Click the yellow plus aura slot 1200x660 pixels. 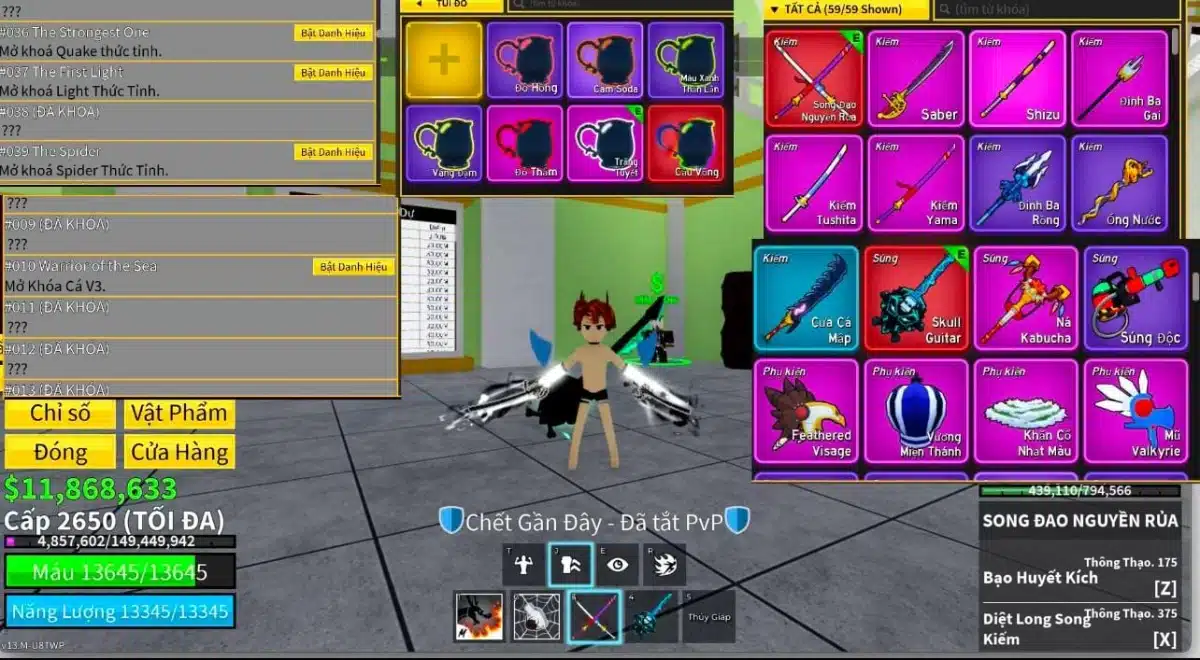point(444,60)
